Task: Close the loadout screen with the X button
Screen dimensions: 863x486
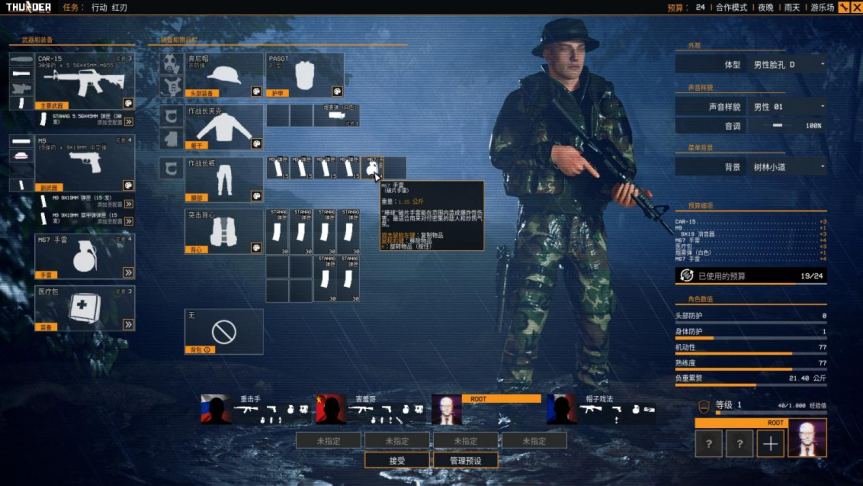Action: click(855, 7)
